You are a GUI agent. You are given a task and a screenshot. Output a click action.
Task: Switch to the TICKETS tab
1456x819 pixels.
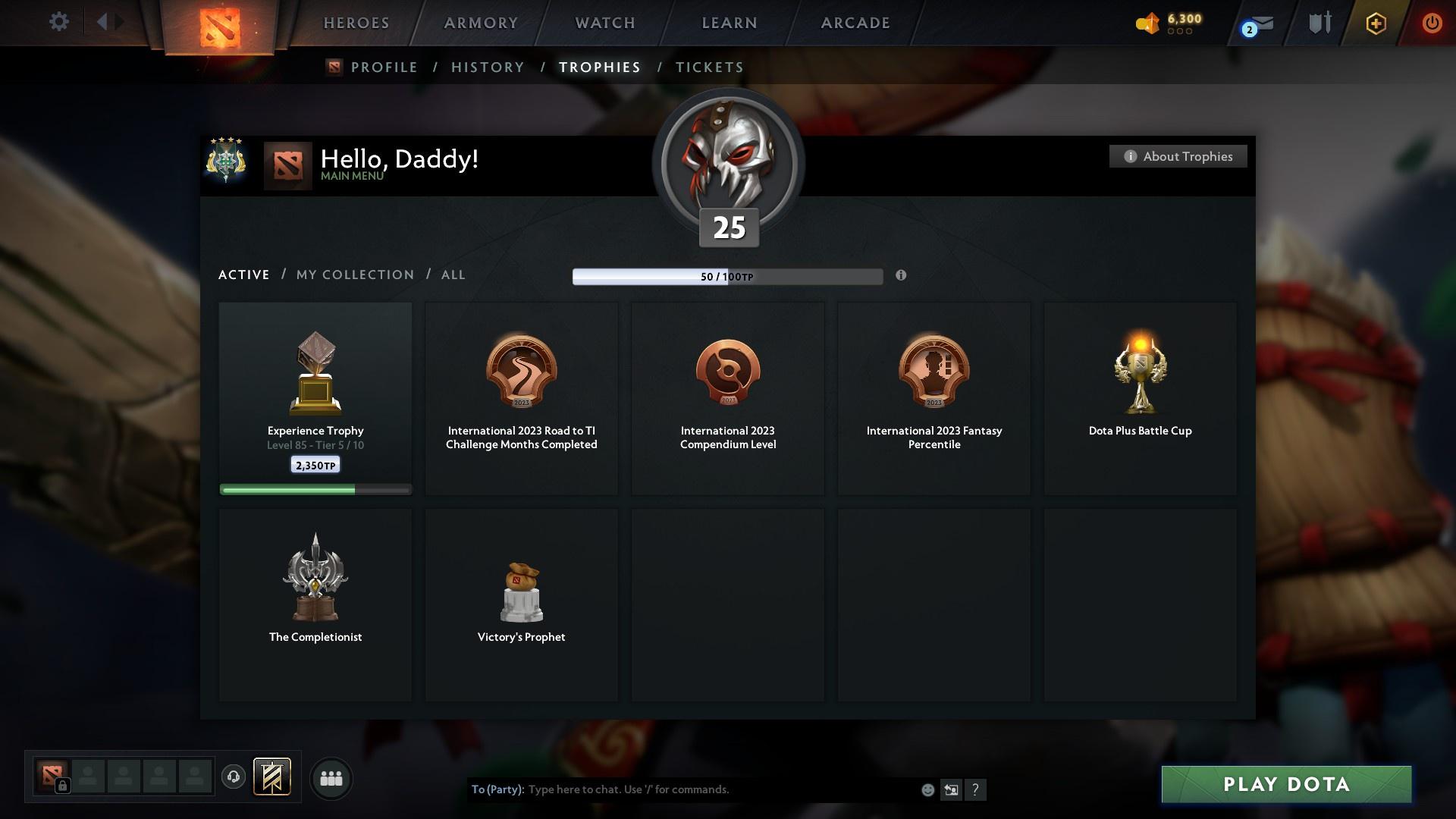[708, 67]
